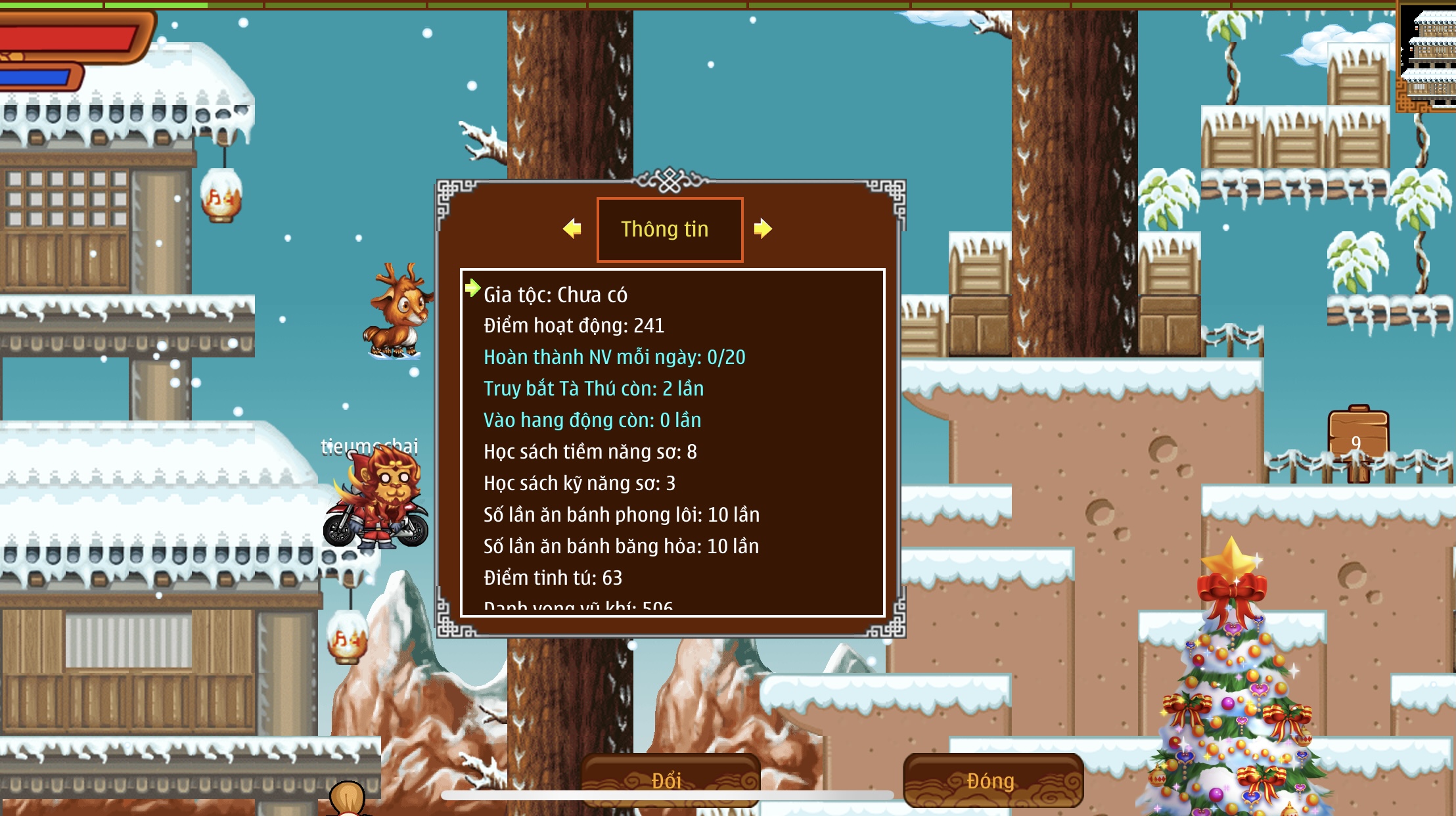Choose Học sách tiềm năng sơ row

click(x=590, y=452)
